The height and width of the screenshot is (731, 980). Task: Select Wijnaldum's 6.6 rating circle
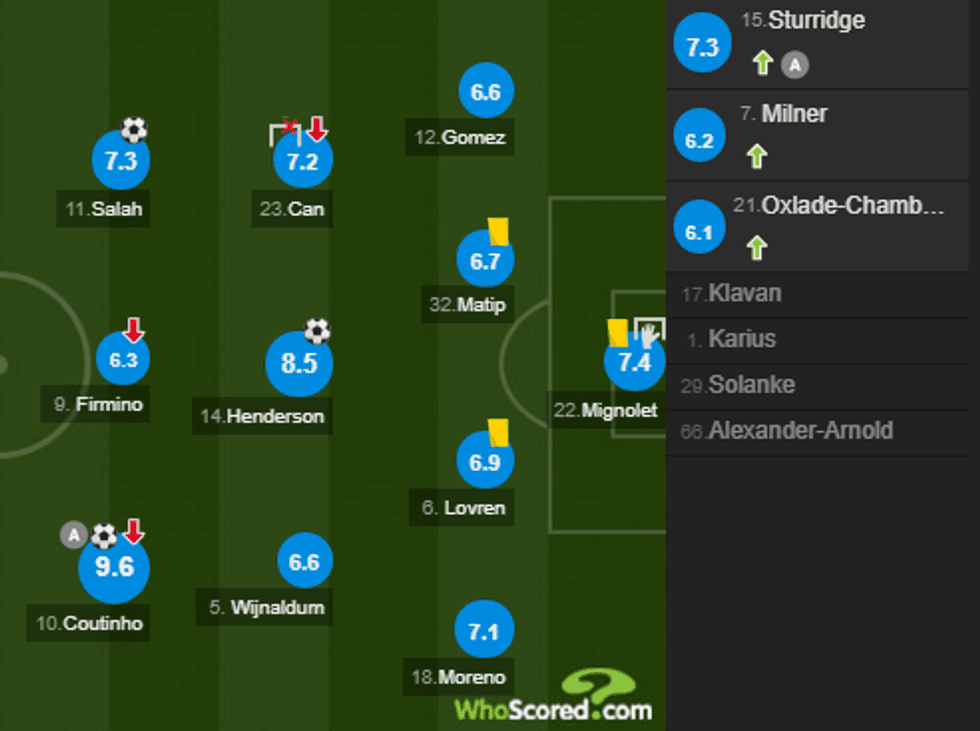click(304, 562)
